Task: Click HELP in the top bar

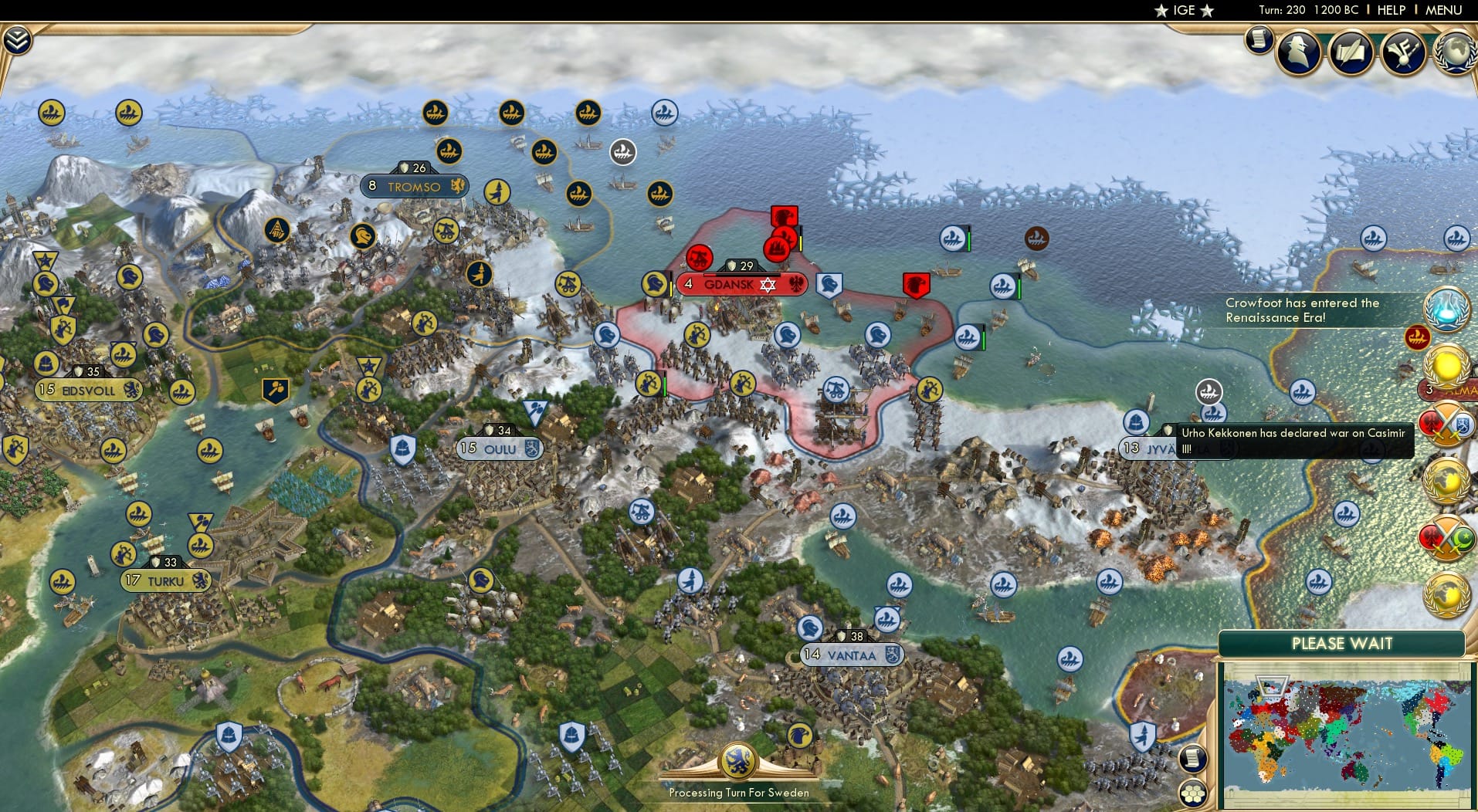Action: 1391,10
